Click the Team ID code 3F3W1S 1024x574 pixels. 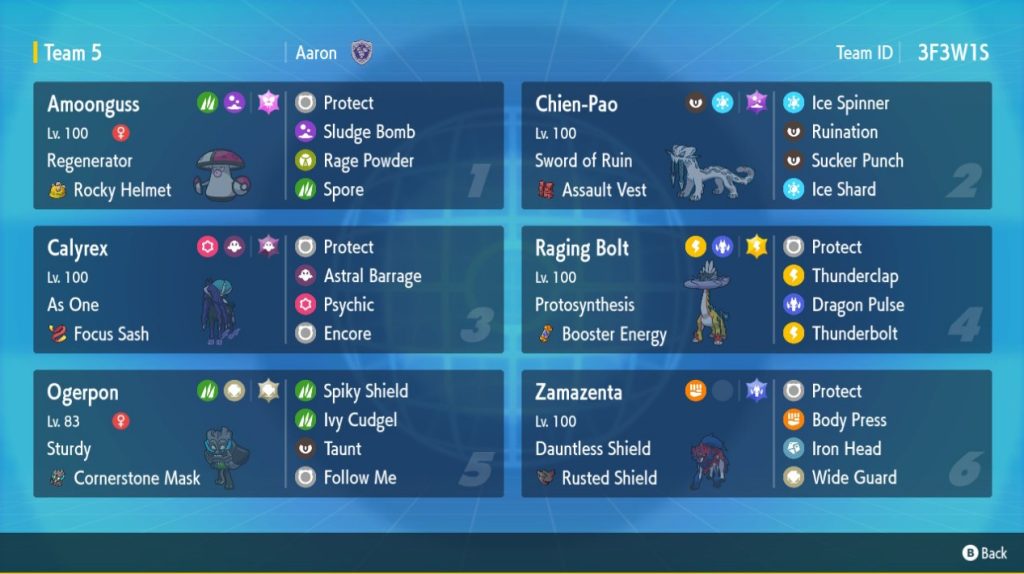click(953, 53)
